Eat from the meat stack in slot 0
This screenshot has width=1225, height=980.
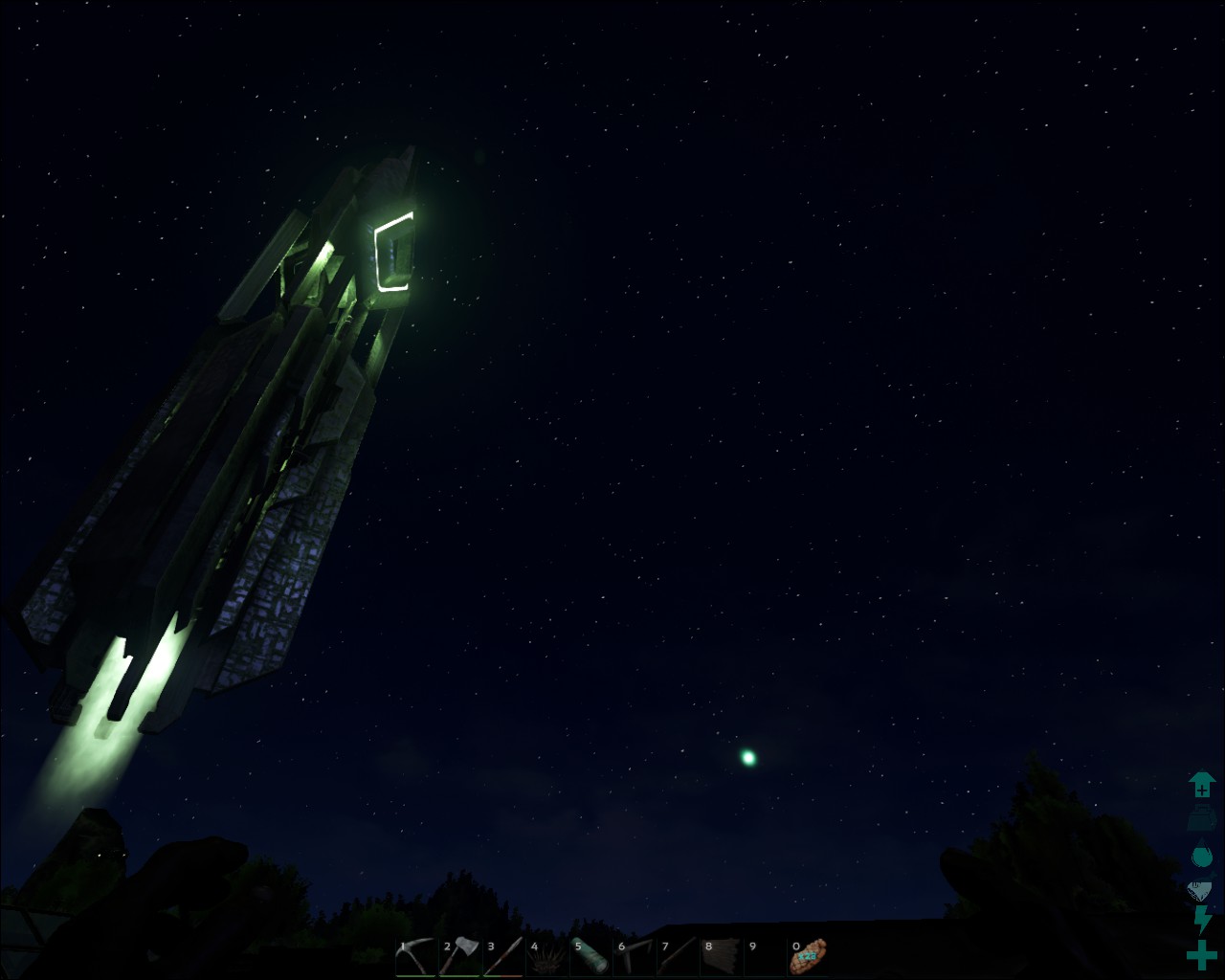[x=809, y=956]
